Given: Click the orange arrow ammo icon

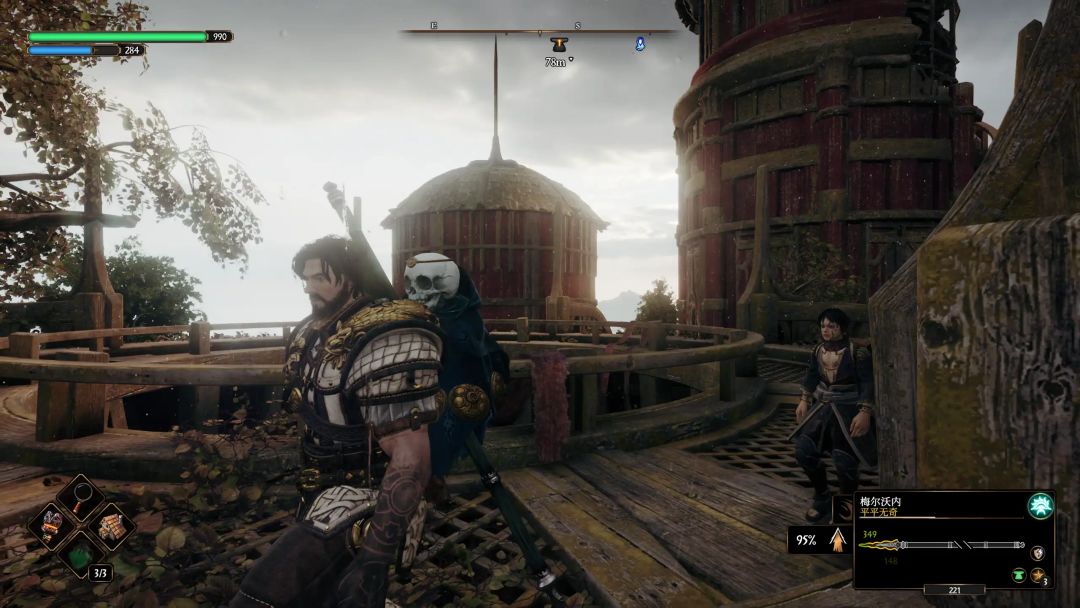Looking at the screenshot, I should [836, 540].
